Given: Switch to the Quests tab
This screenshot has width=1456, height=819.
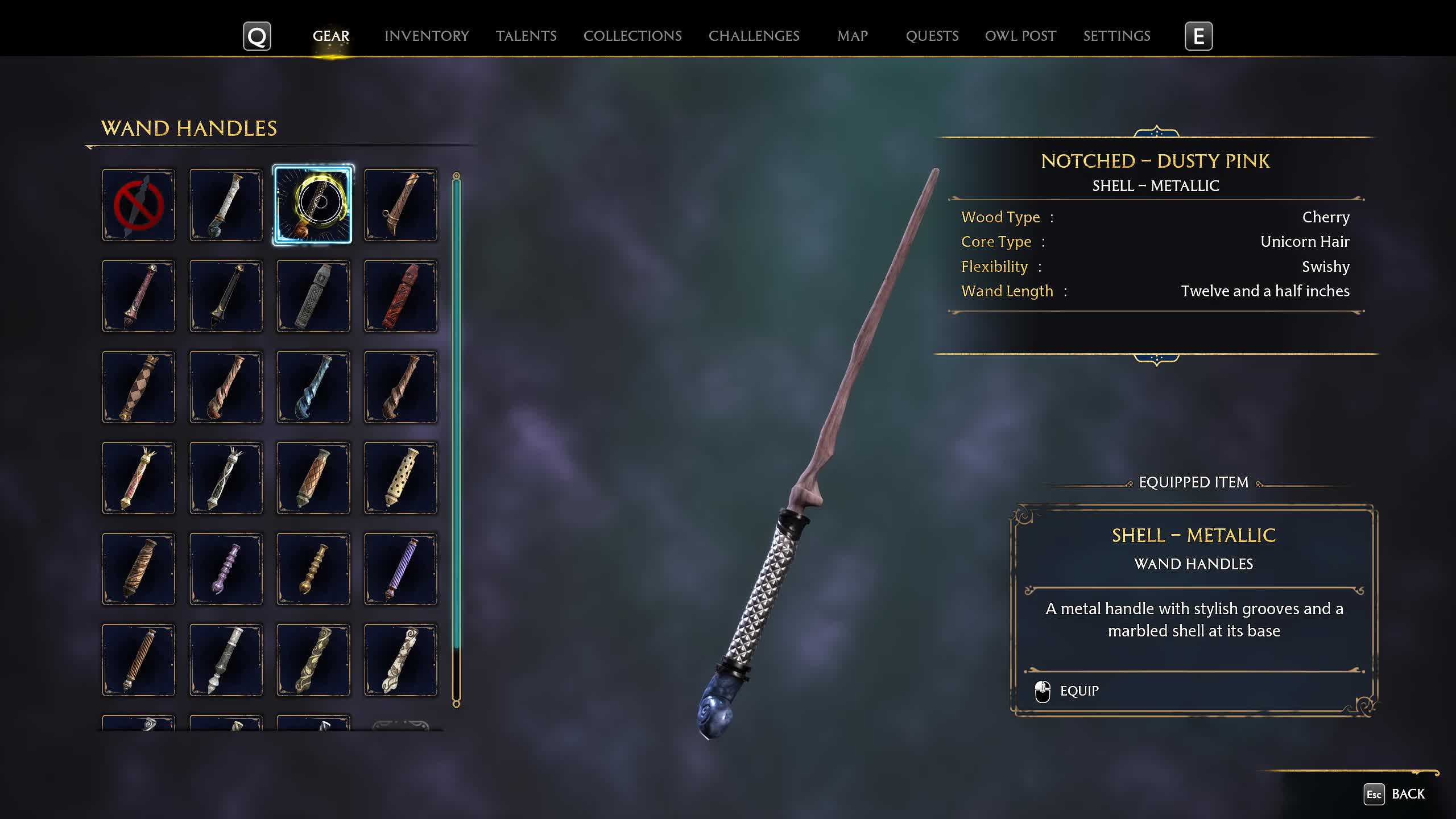Looking at the screenshot, I should [x=932, y=36].
